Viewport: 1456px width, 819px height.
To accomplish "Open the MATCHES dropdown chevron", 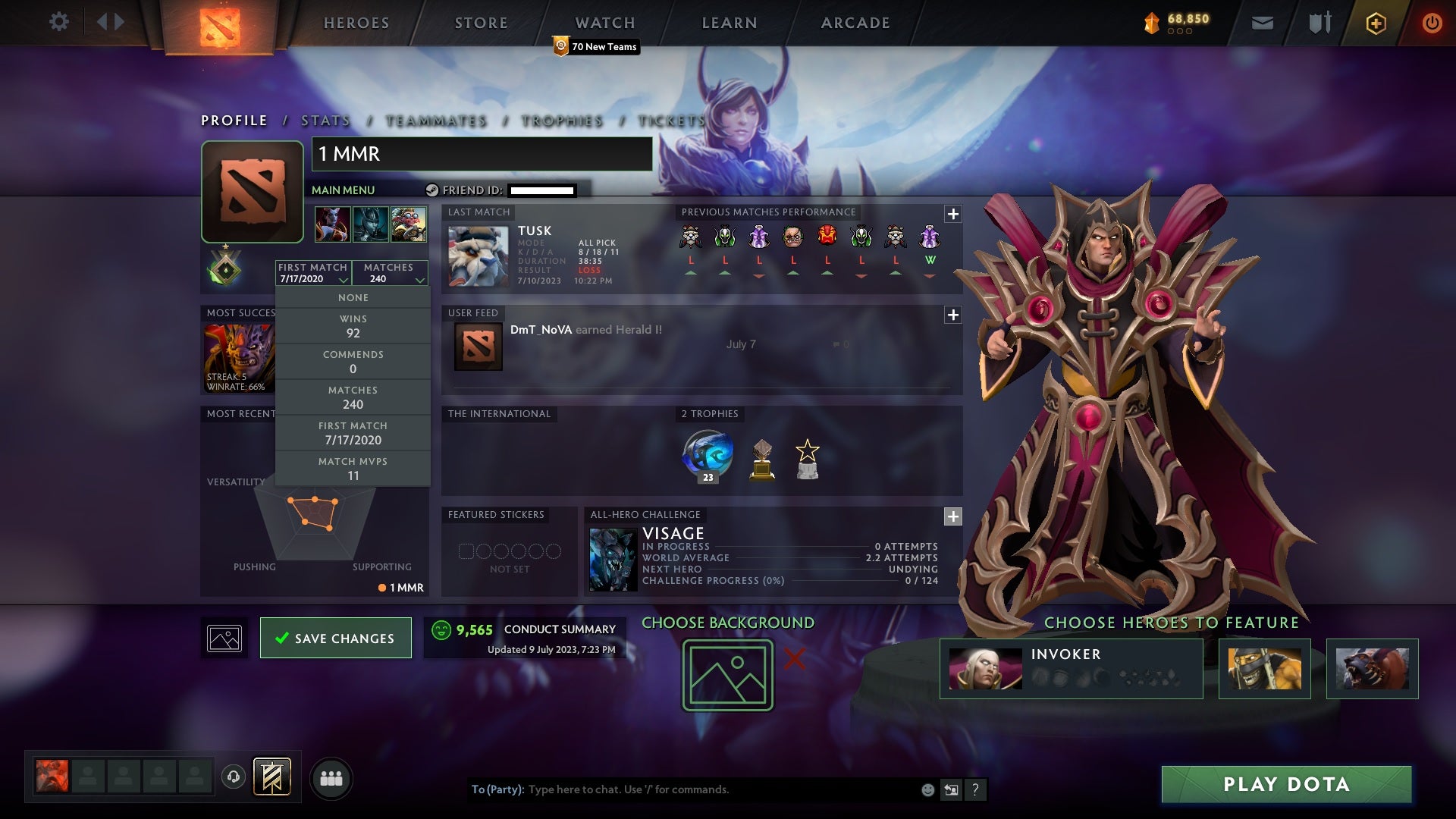I will (420, 279).
